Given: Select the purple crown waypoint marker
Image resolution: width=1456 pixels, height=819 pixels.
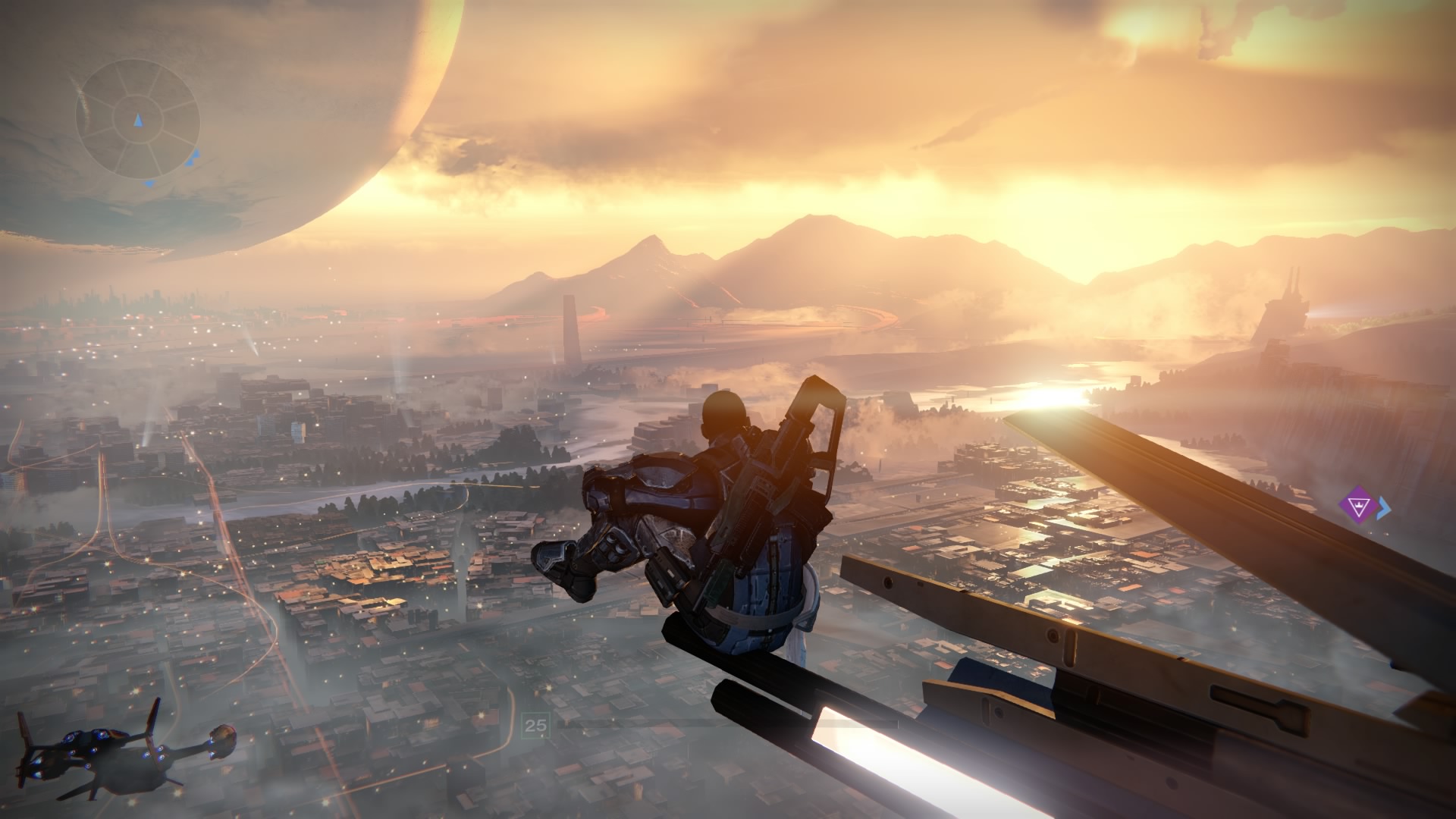Looking at the screenshot, I should 1356,507.
